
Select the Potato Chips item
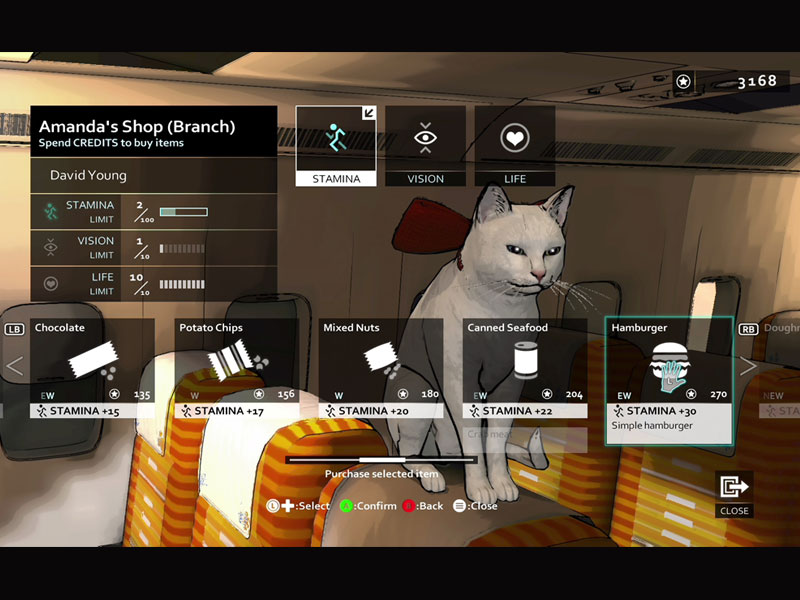point(236,367)
